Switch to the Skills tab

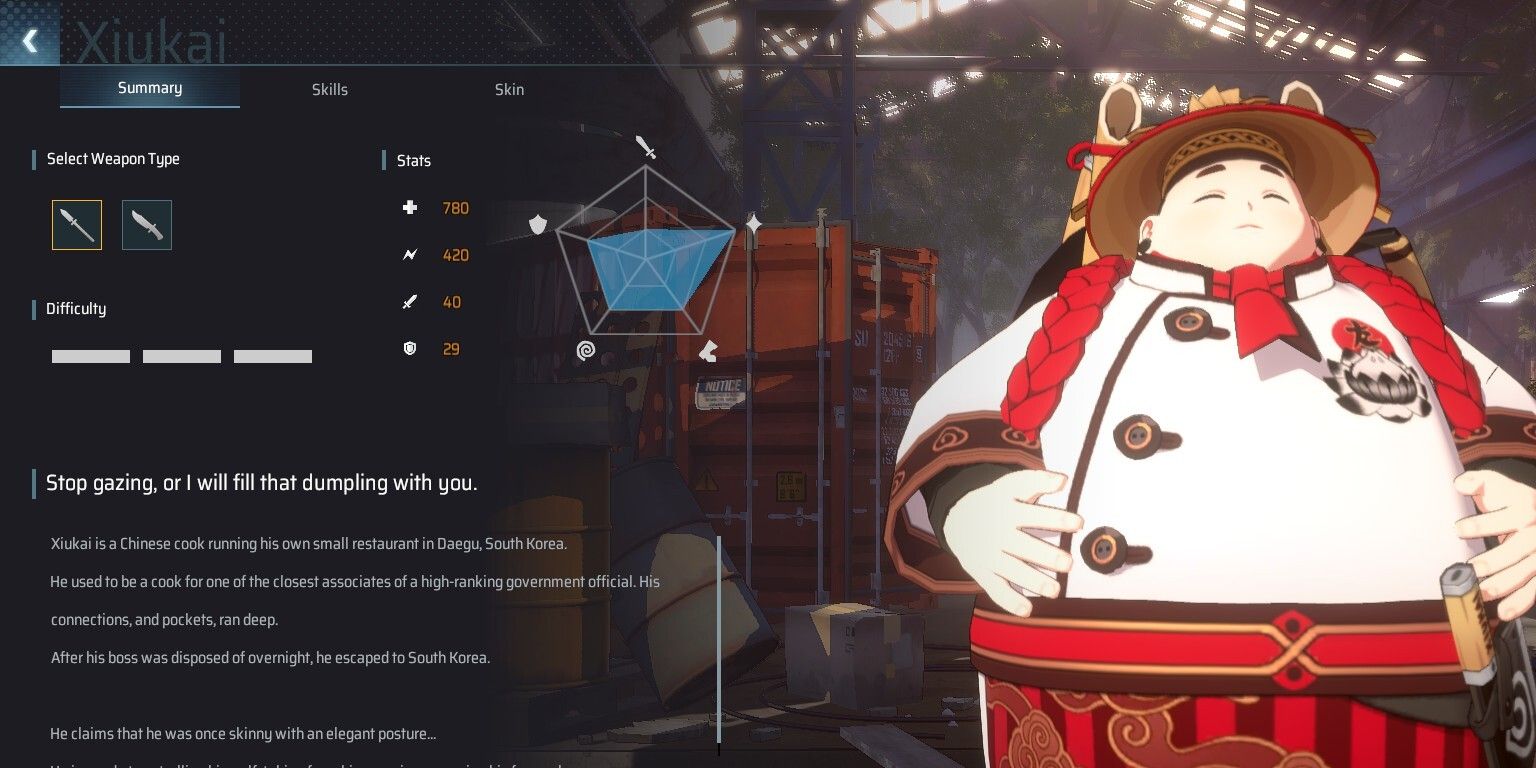click(x=330, y=90)
